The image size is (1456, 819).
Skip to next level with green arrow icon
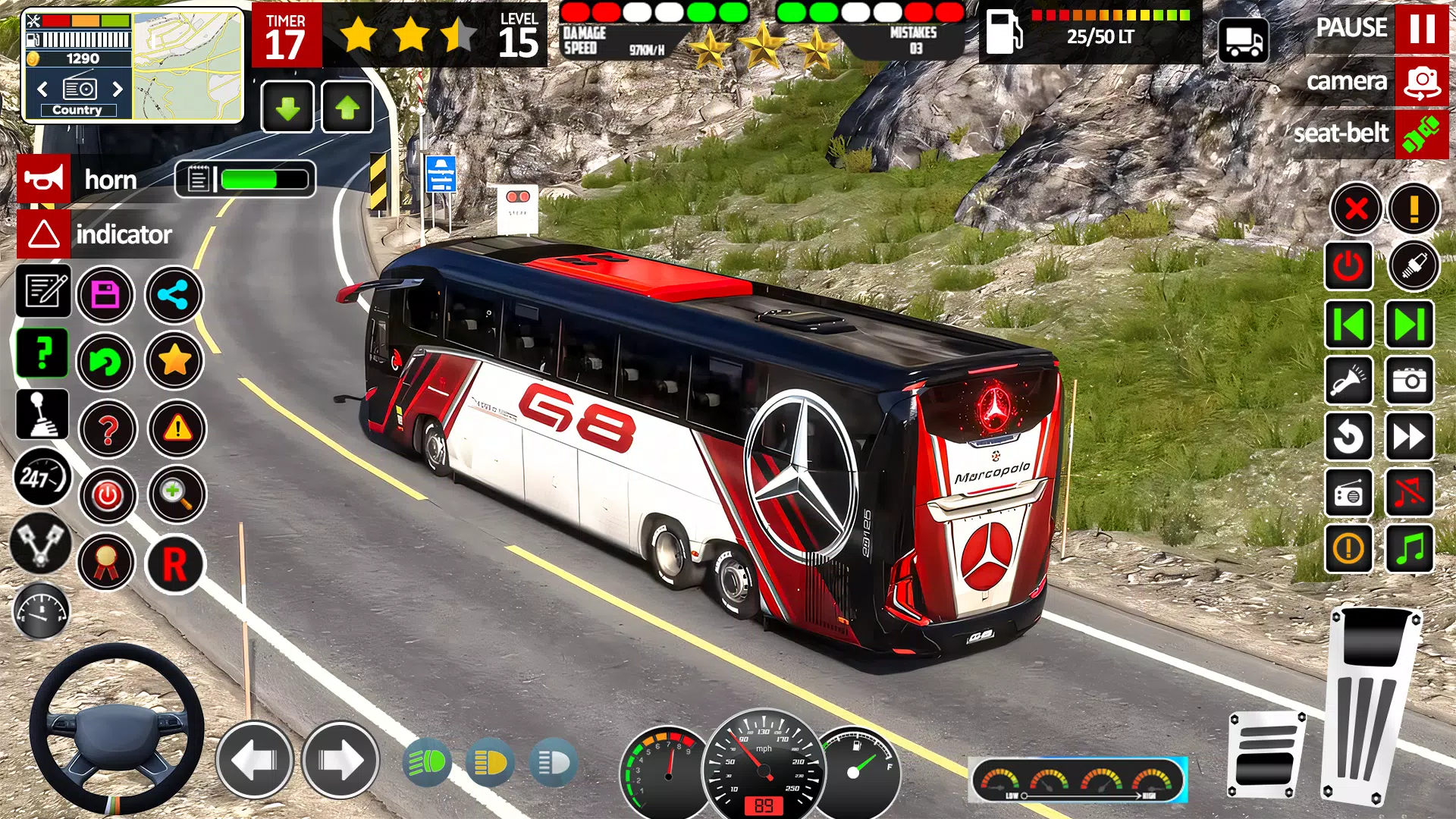(1409, 325)
